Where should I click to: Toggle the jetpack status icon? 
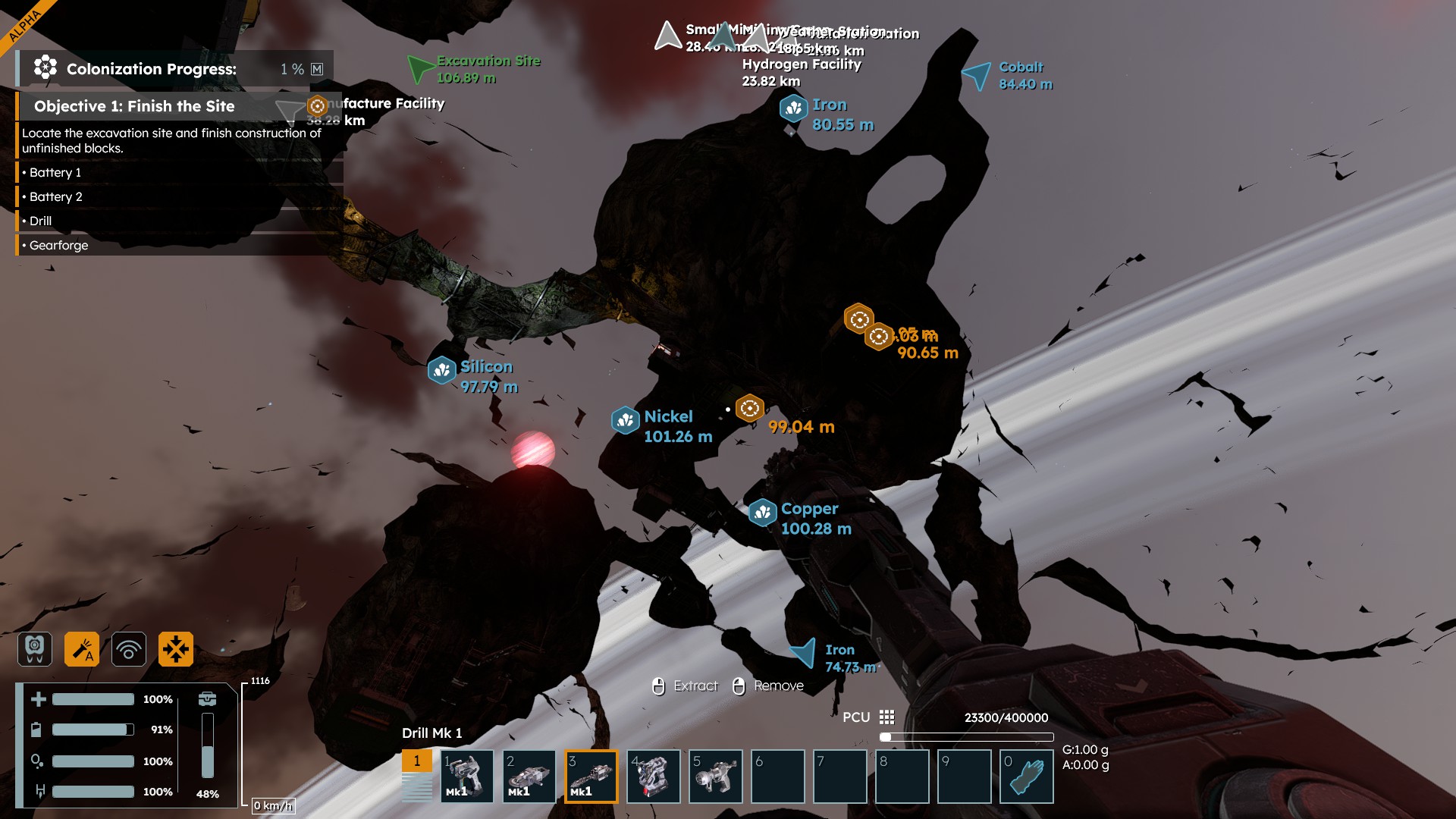[35, 649]
